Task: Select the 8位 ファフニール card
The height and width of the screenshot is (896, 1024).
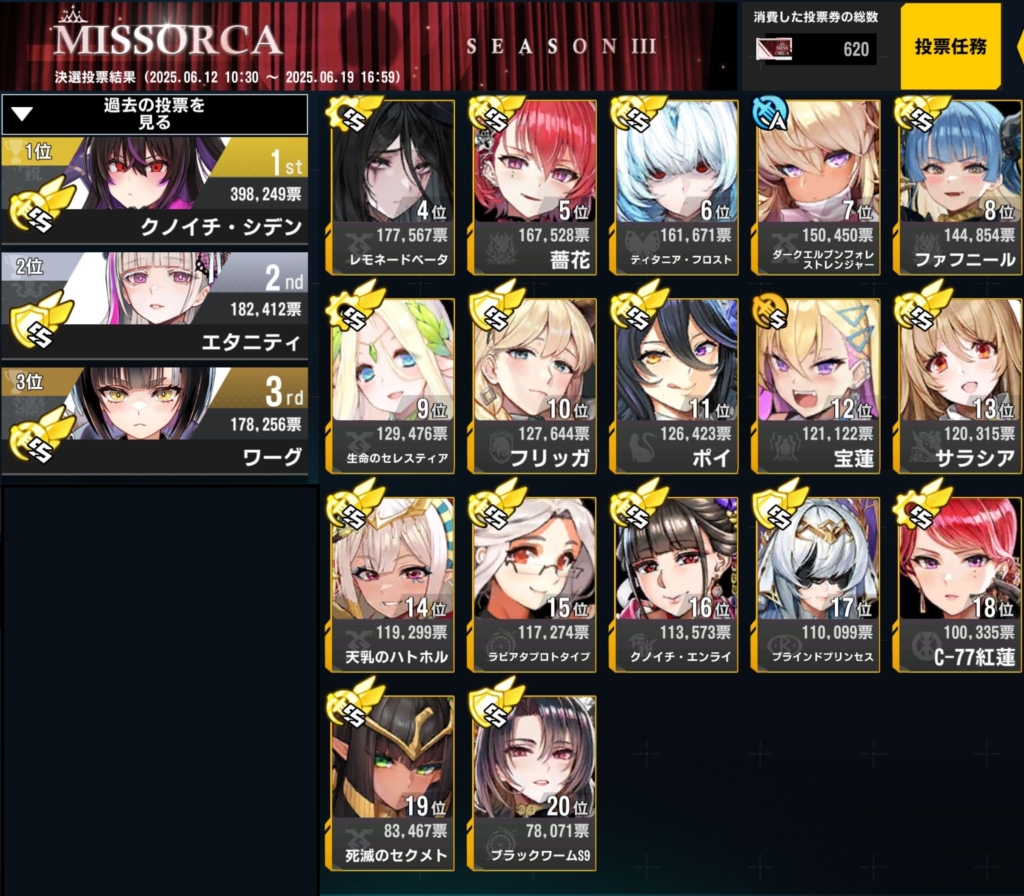Action: (961, 187)
